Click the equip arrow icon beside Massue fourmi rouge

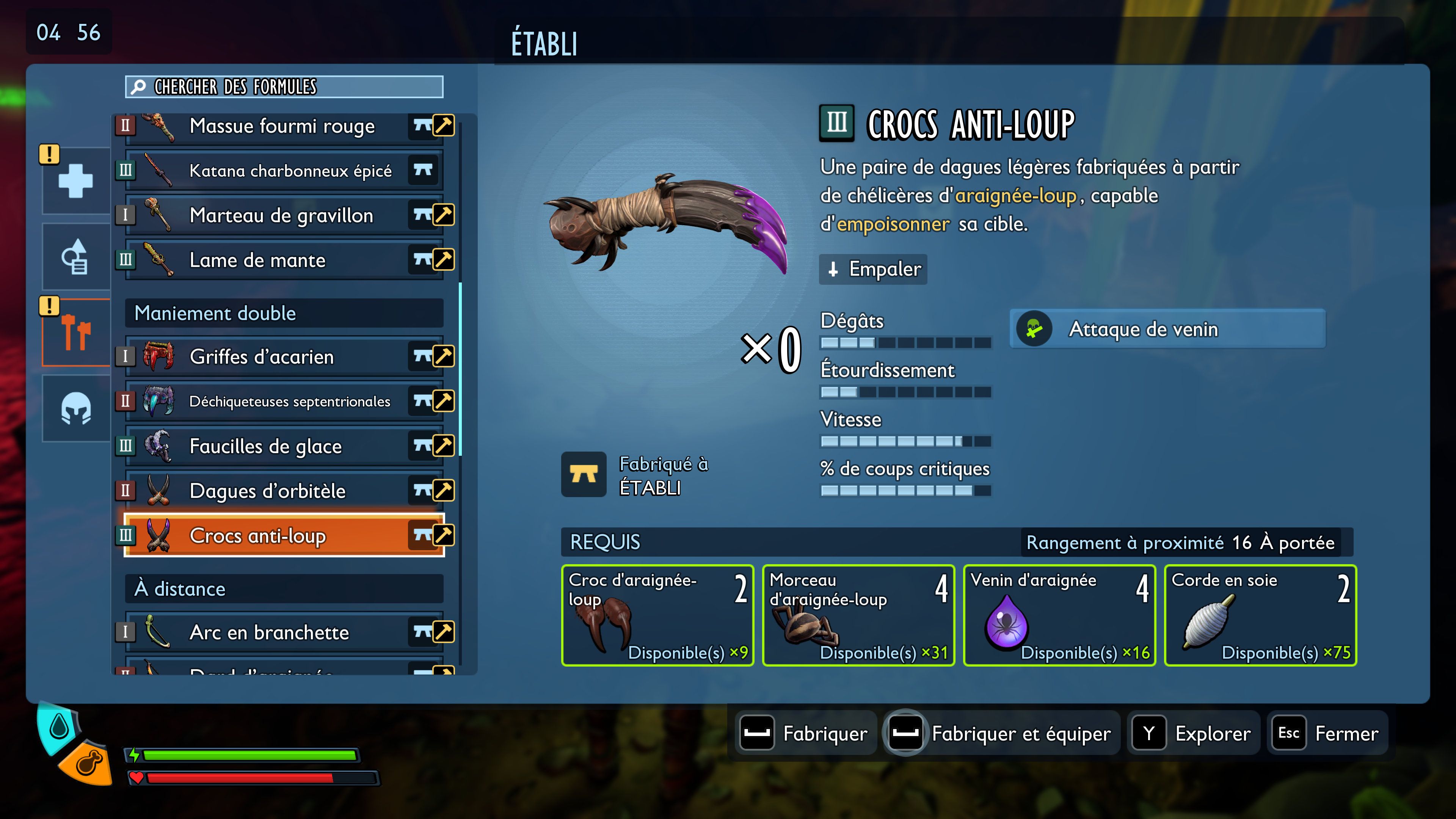tap(443, 126)
